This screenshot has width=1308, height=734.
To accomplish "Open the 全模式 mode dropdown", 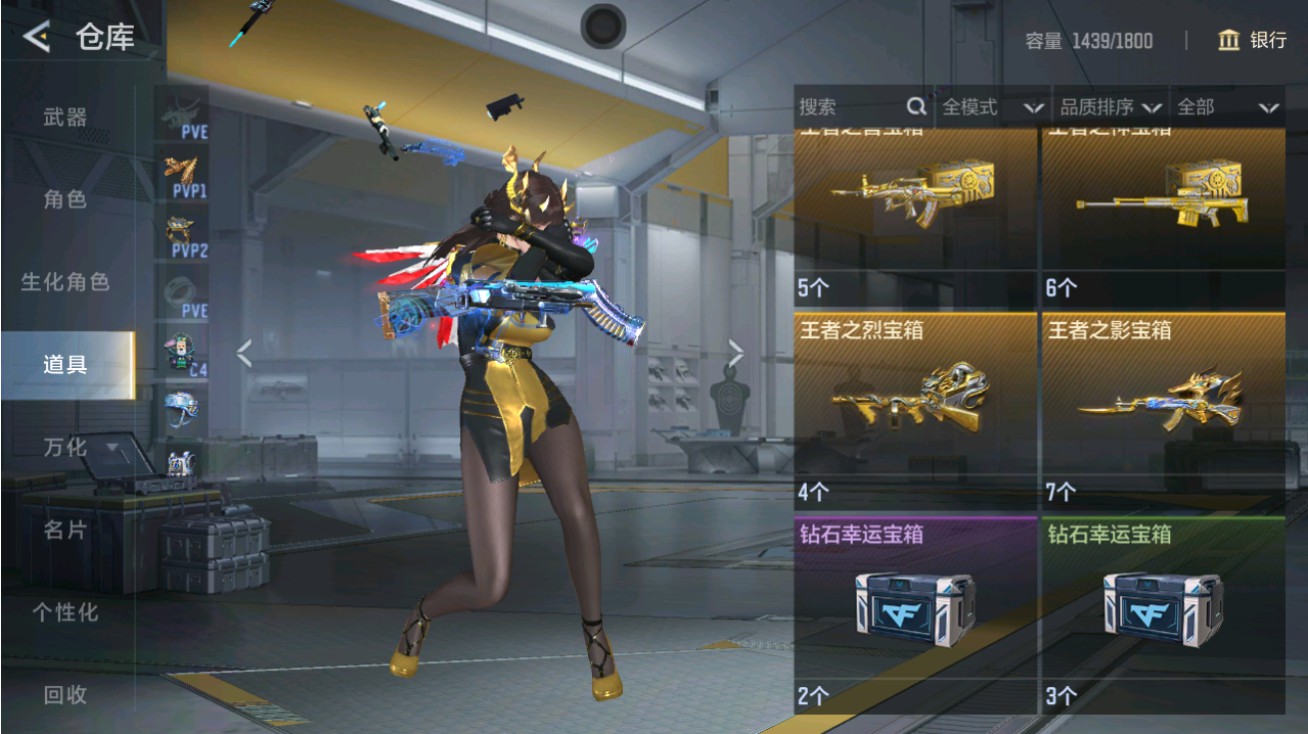I will (990, 107).
